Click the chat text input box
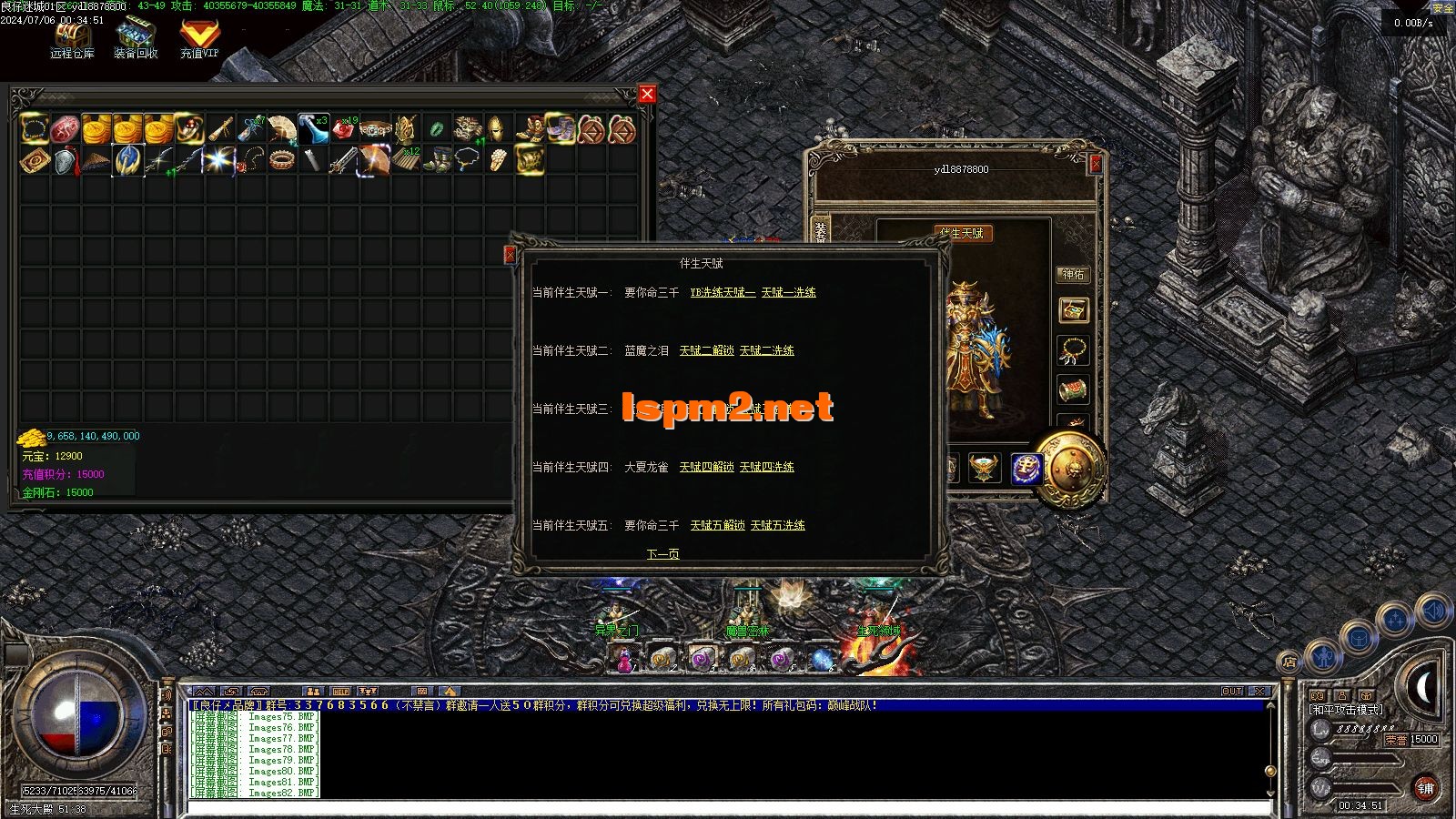Image resolution: width=1456 pixels, height=819 pixels. 728,806
